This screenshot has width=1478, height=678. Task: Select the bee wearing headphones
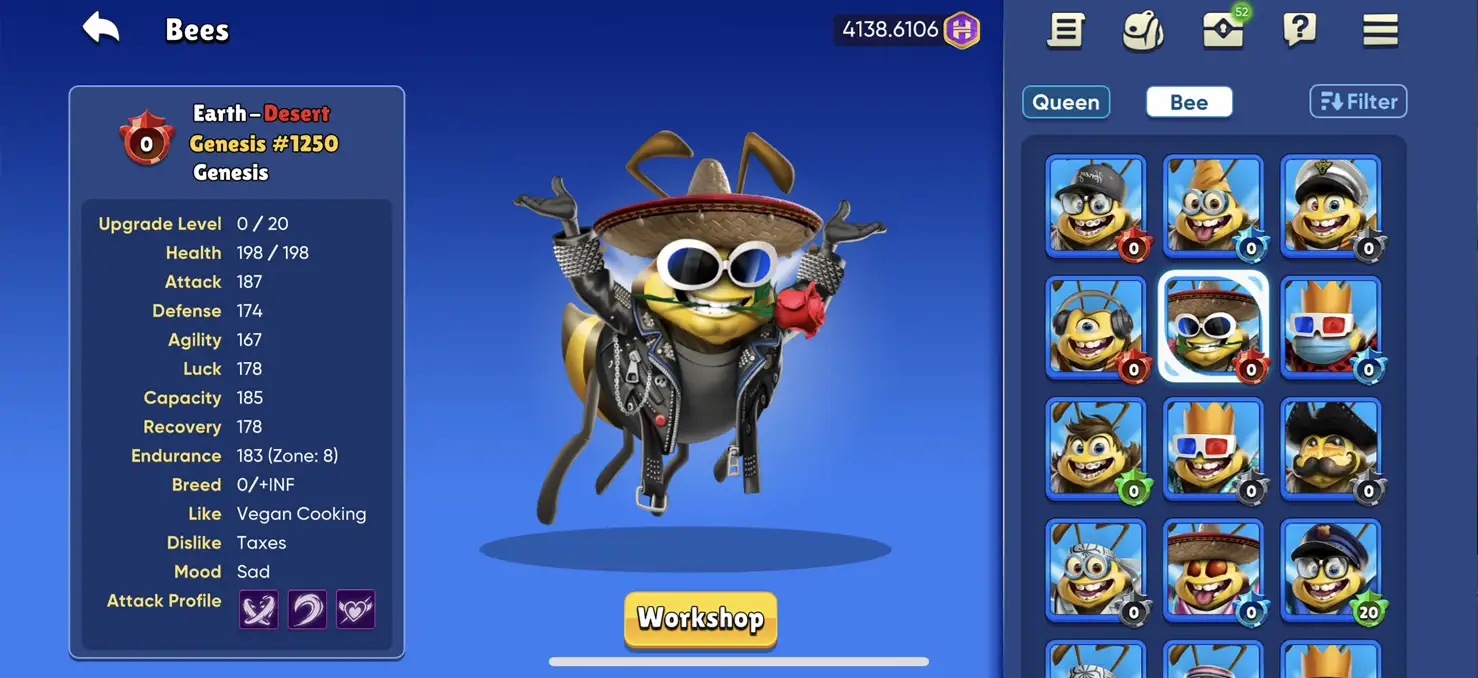(x=1096, y=327)
